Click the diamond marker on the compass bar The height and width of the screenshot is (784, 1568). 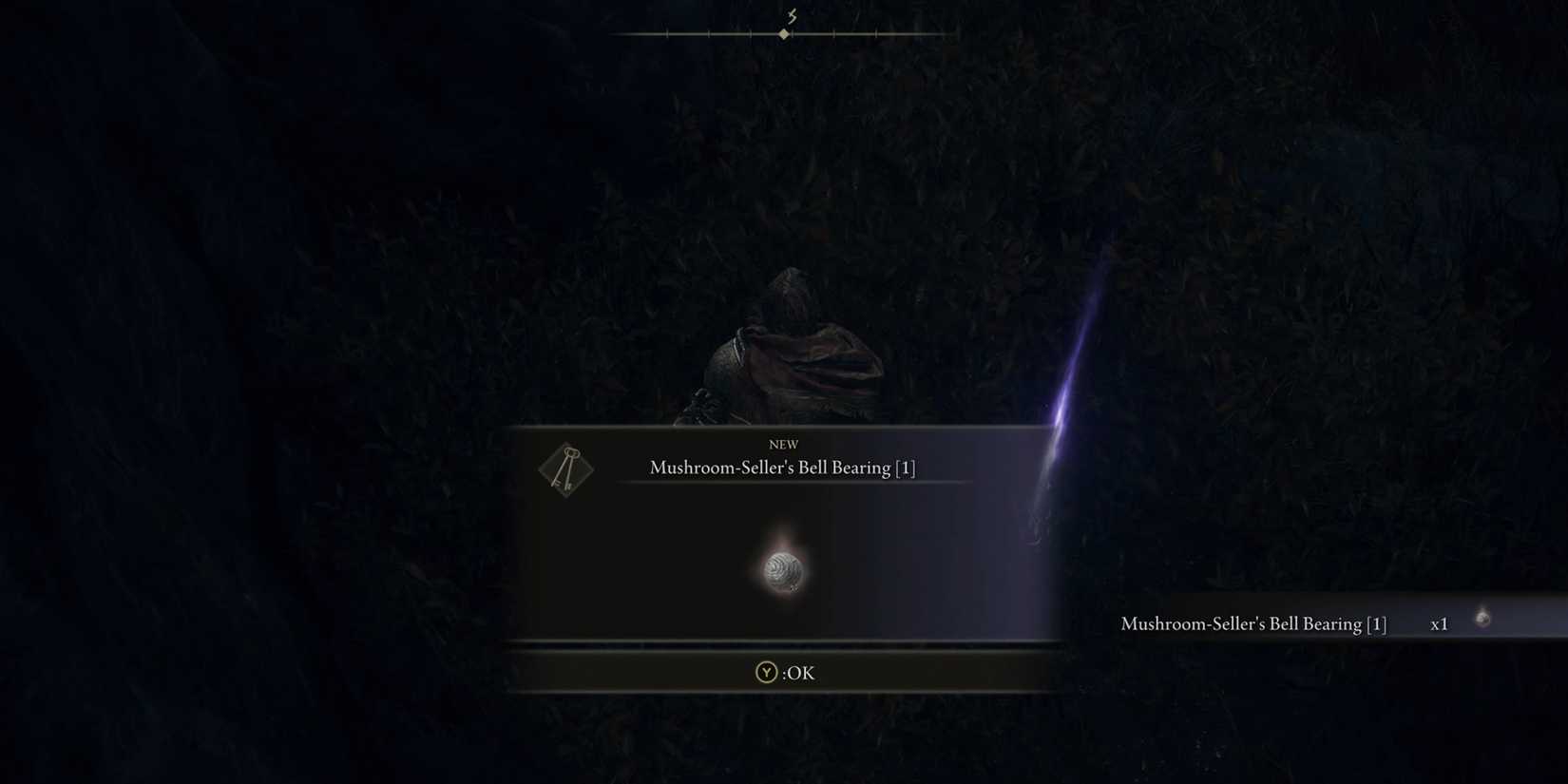[x=784, y=33]
